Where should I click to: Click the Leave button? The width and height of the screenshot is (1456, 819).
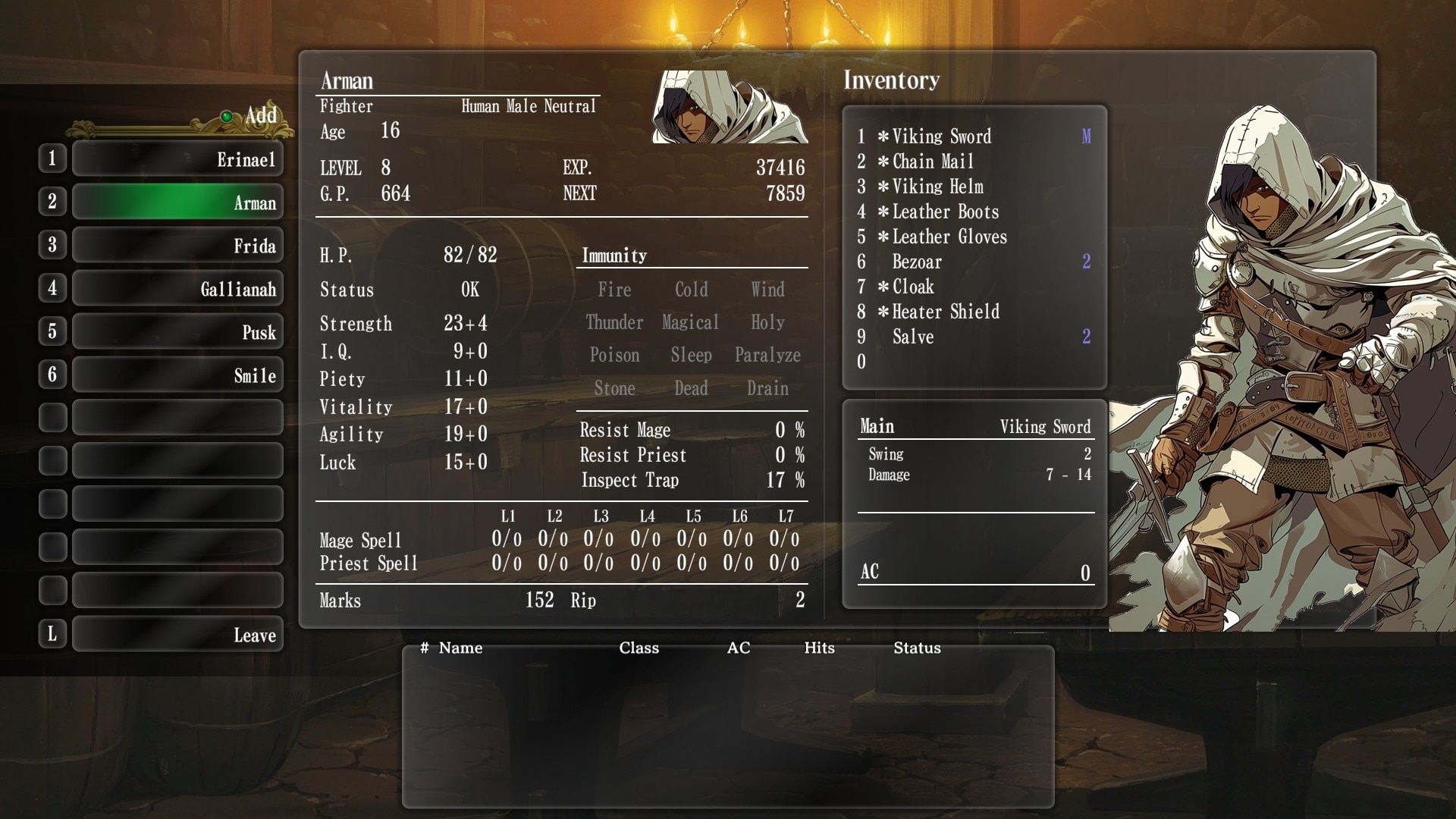click(x=177, y=635)
